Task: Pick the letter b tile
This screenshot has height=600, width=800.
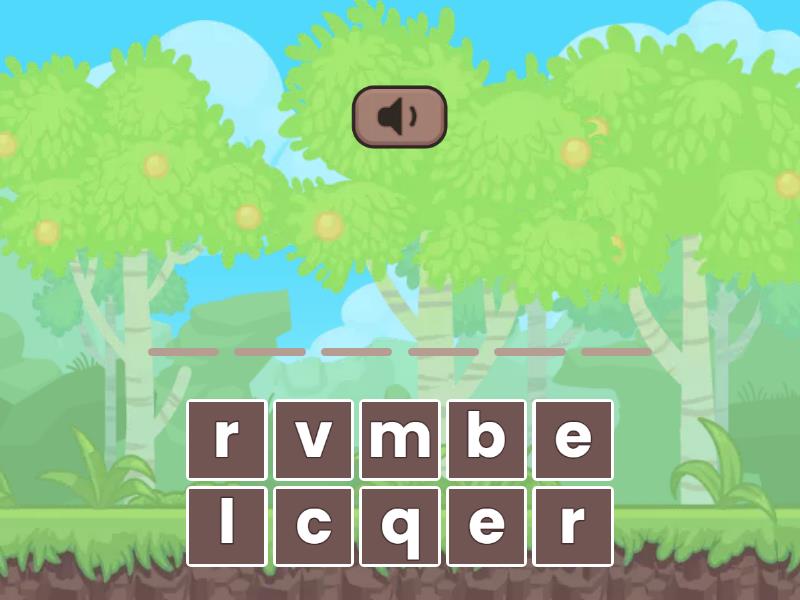Action: [x=486, y=439]
